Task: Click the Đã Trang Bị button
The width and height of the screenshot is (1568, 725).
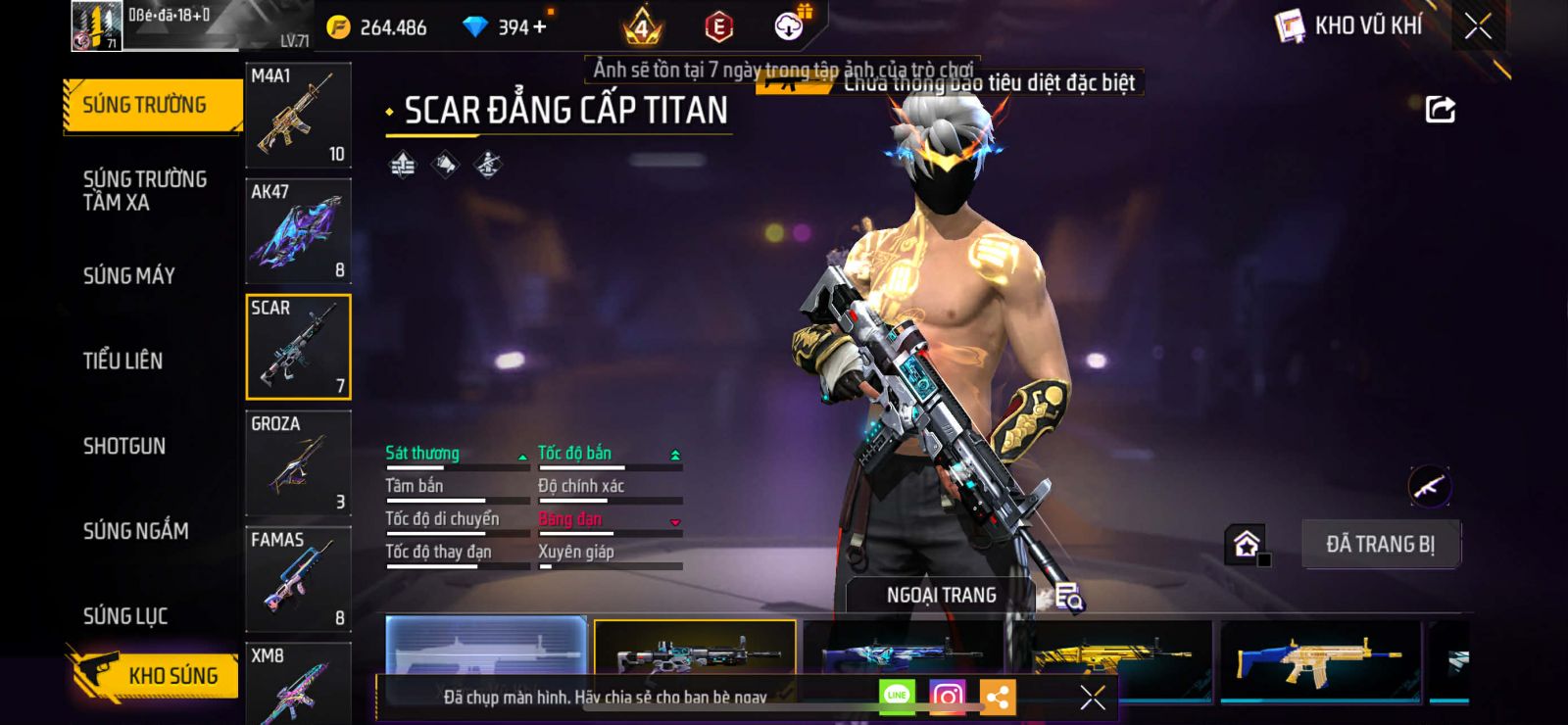Action: tap(1380, 544)
